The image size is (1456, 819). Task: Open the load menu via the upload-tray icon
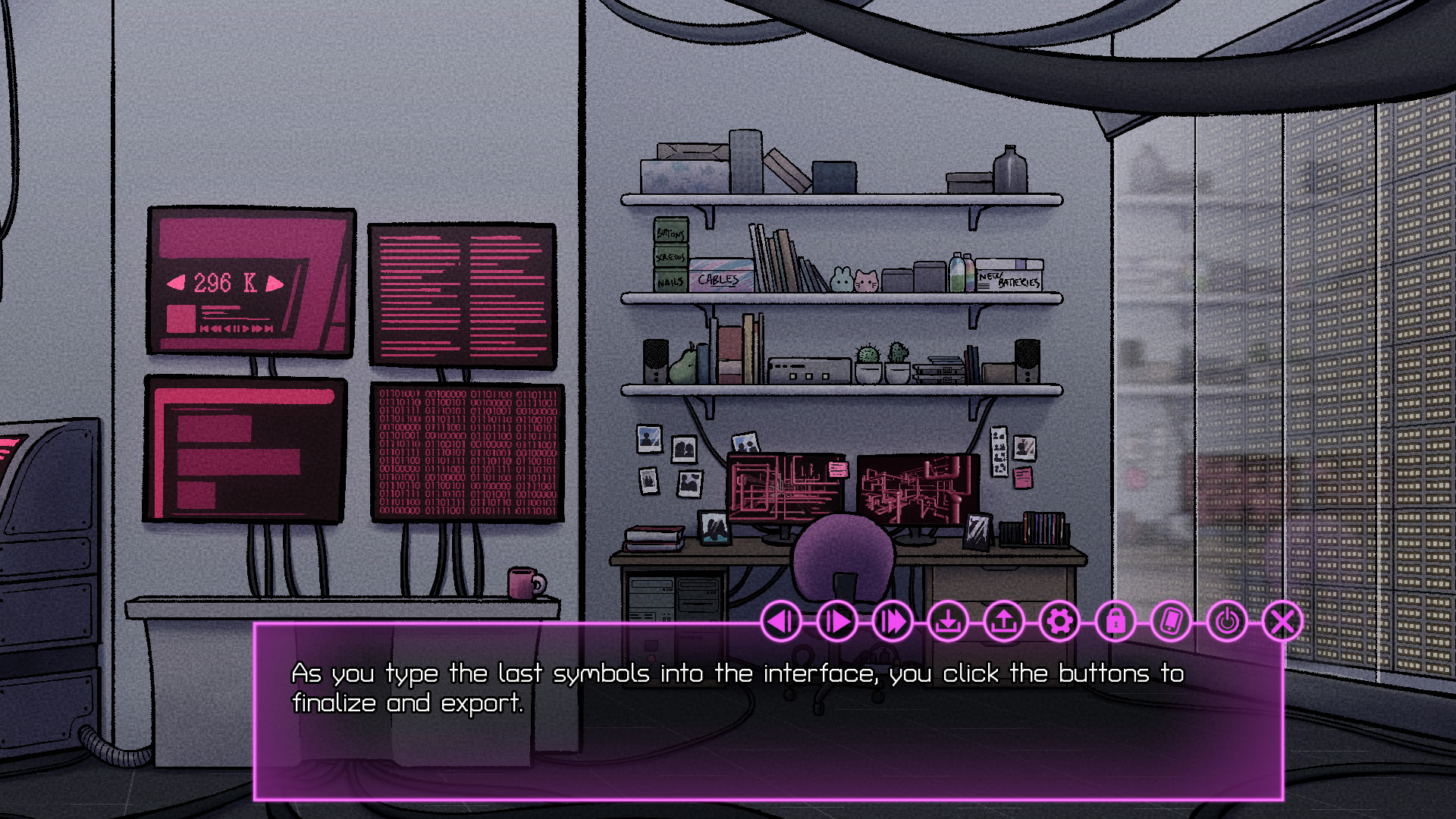(x=1004, y=622)
